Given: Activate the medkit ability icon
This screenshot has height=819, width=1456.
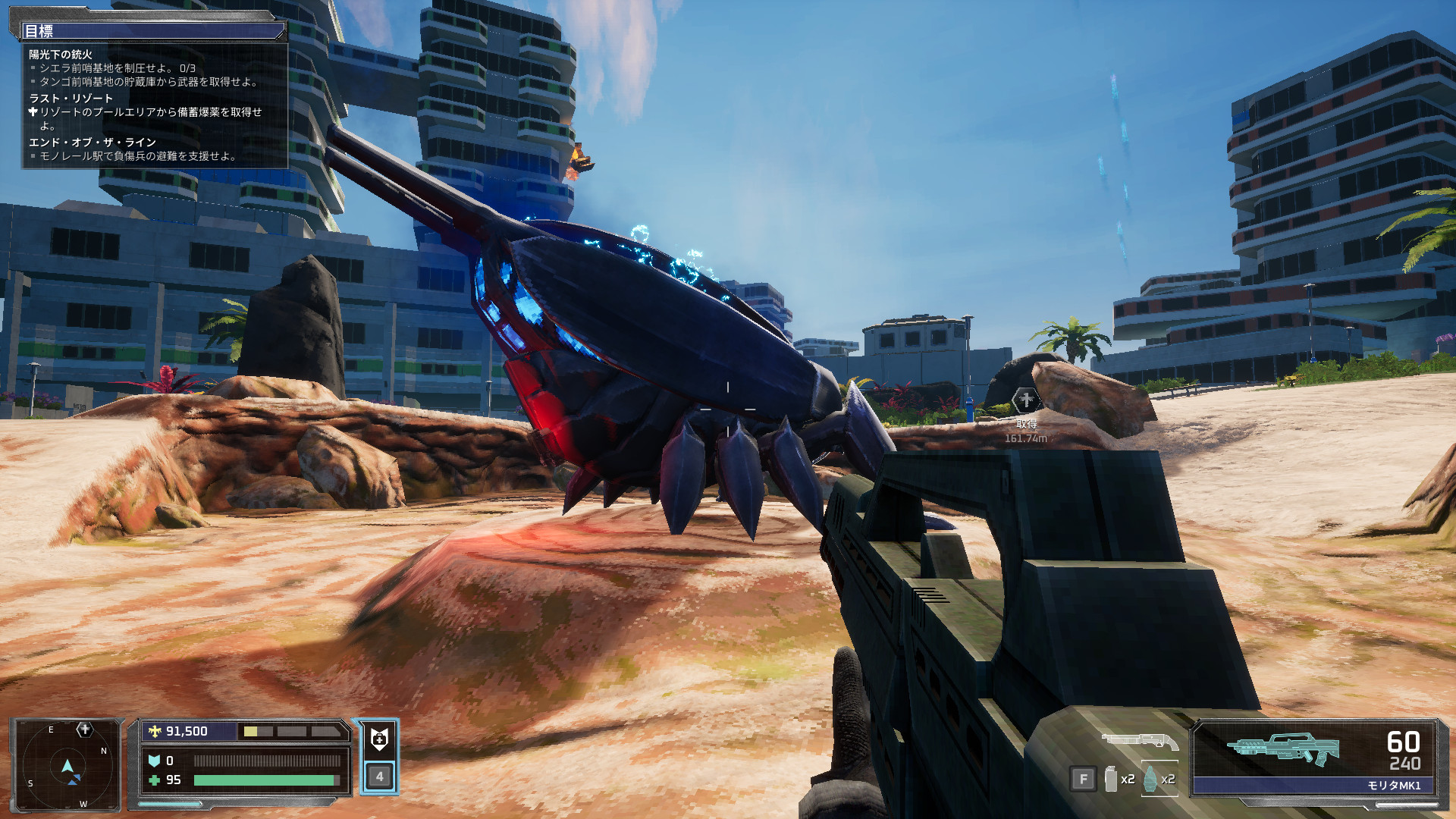Looking at the screenshot, I should (x=379, y=739).
